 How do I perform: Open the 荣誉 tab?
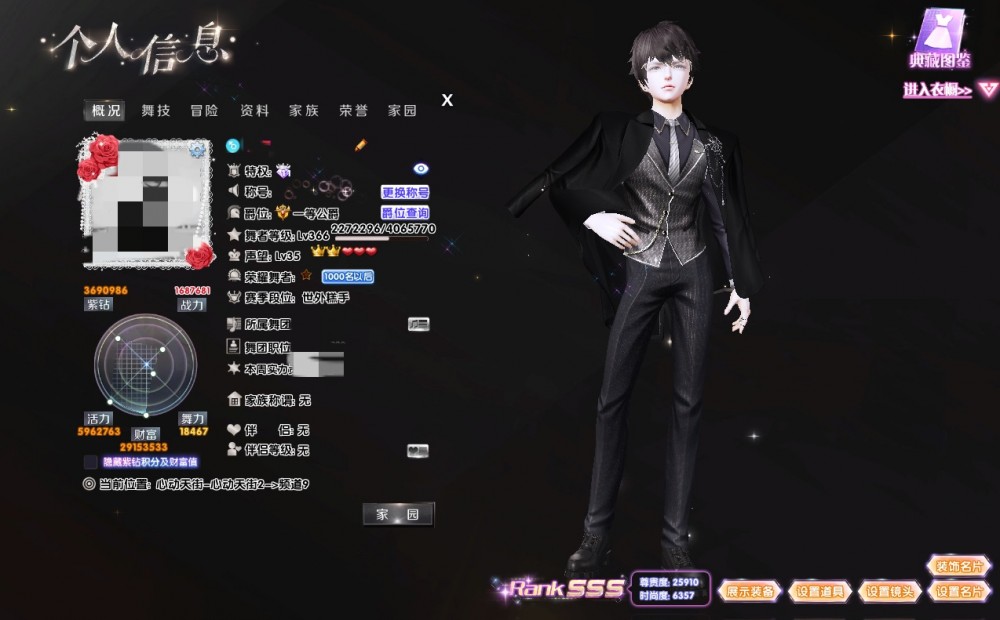coord(353,111)
